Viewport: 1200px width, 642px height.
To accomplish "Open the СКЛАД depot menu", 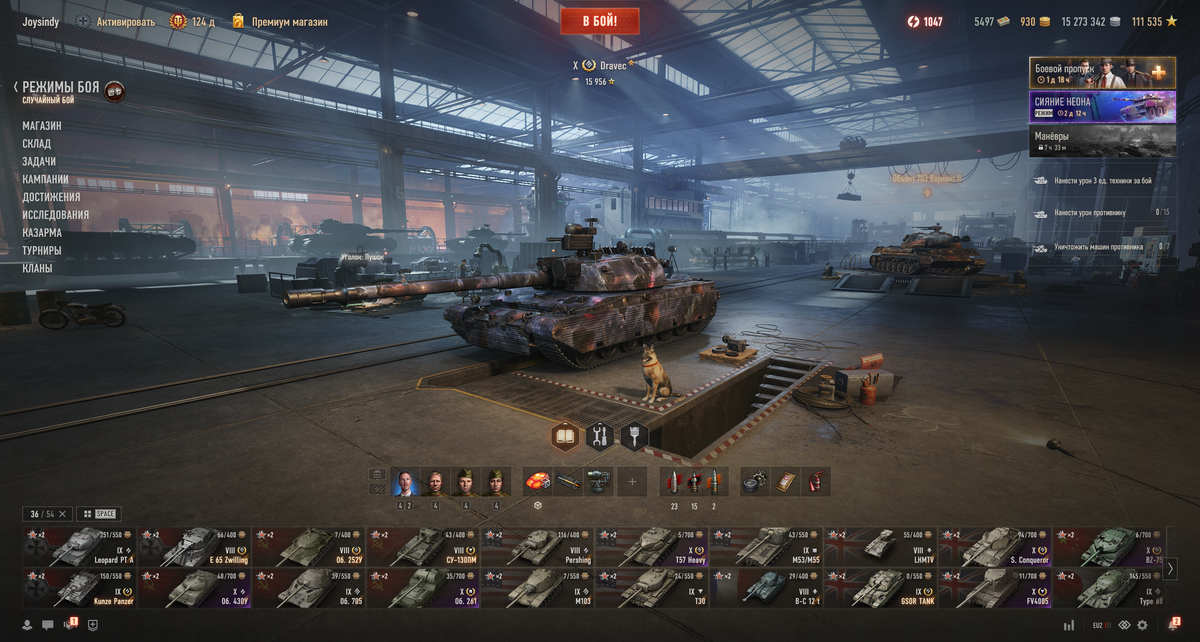I will (x=37, y=144).
